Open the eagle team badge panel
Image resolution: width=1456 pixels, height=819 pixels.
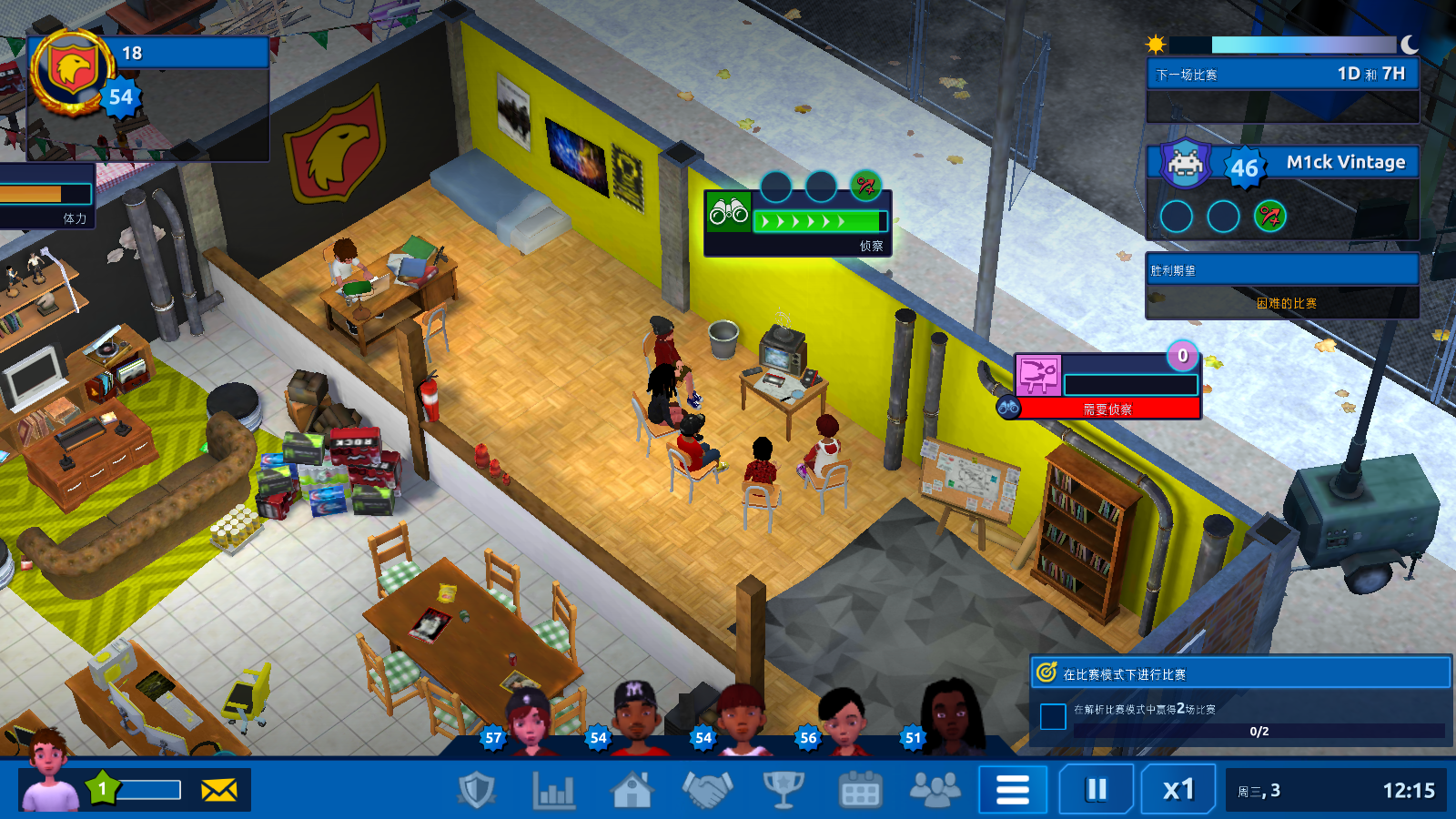(x=73, y=73)
